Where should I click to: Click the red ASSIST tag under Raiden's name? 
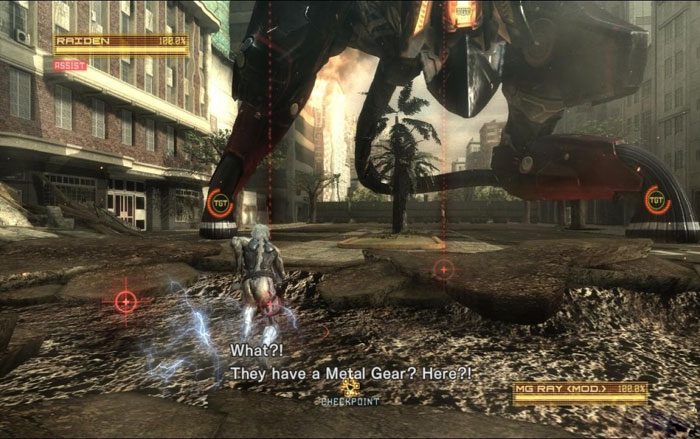click(71, 65)
